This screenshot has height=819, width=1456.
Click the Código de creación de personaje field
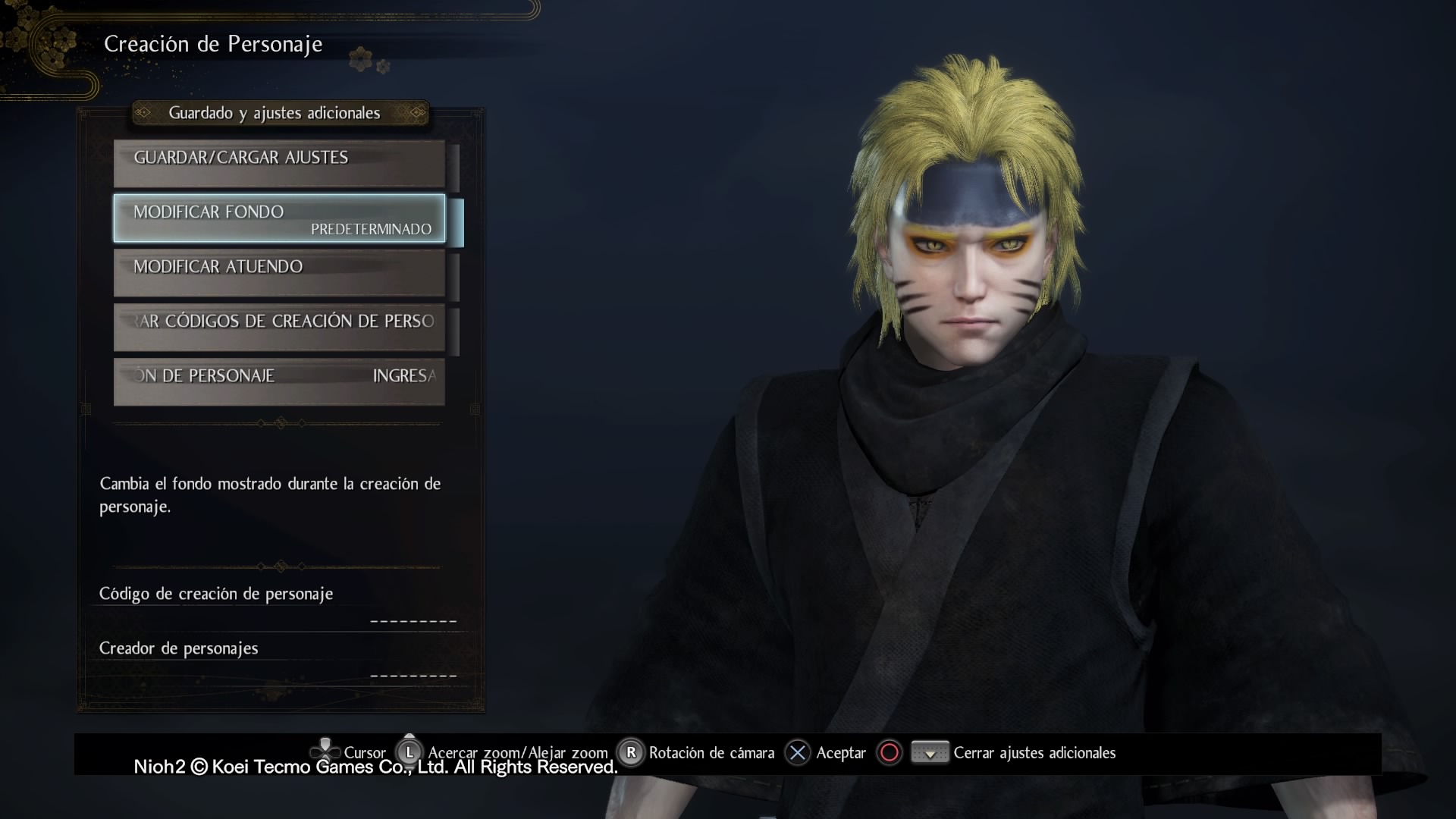[216, 595]
